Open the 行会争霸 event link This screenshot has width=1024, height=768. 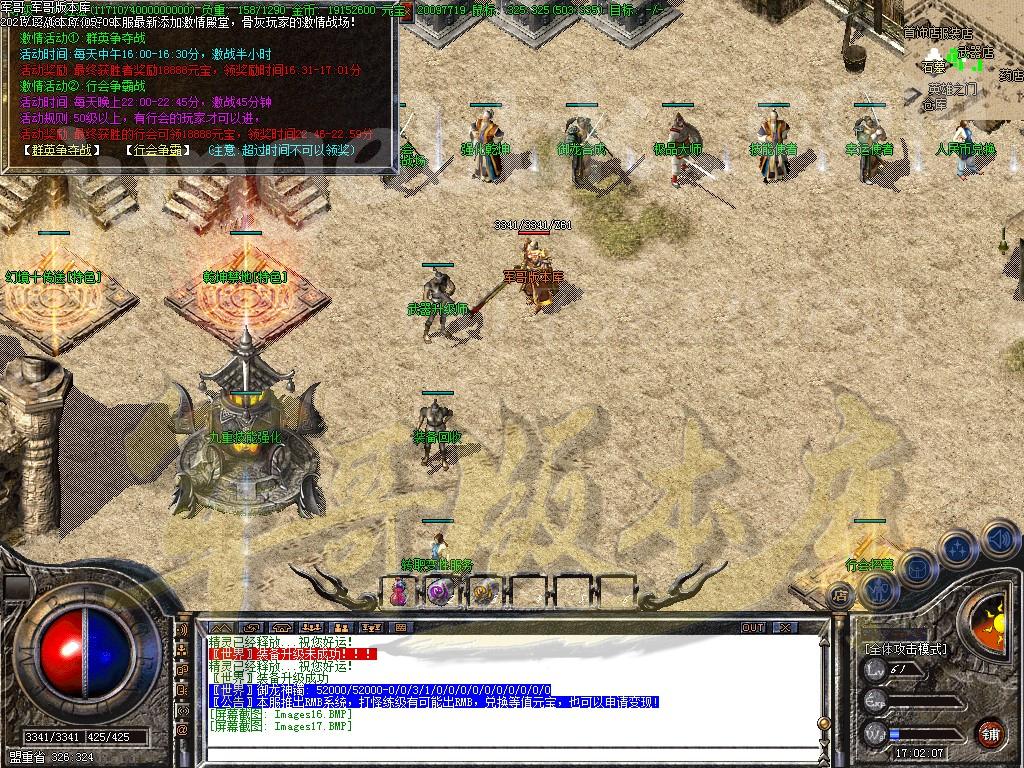[158, 150]
